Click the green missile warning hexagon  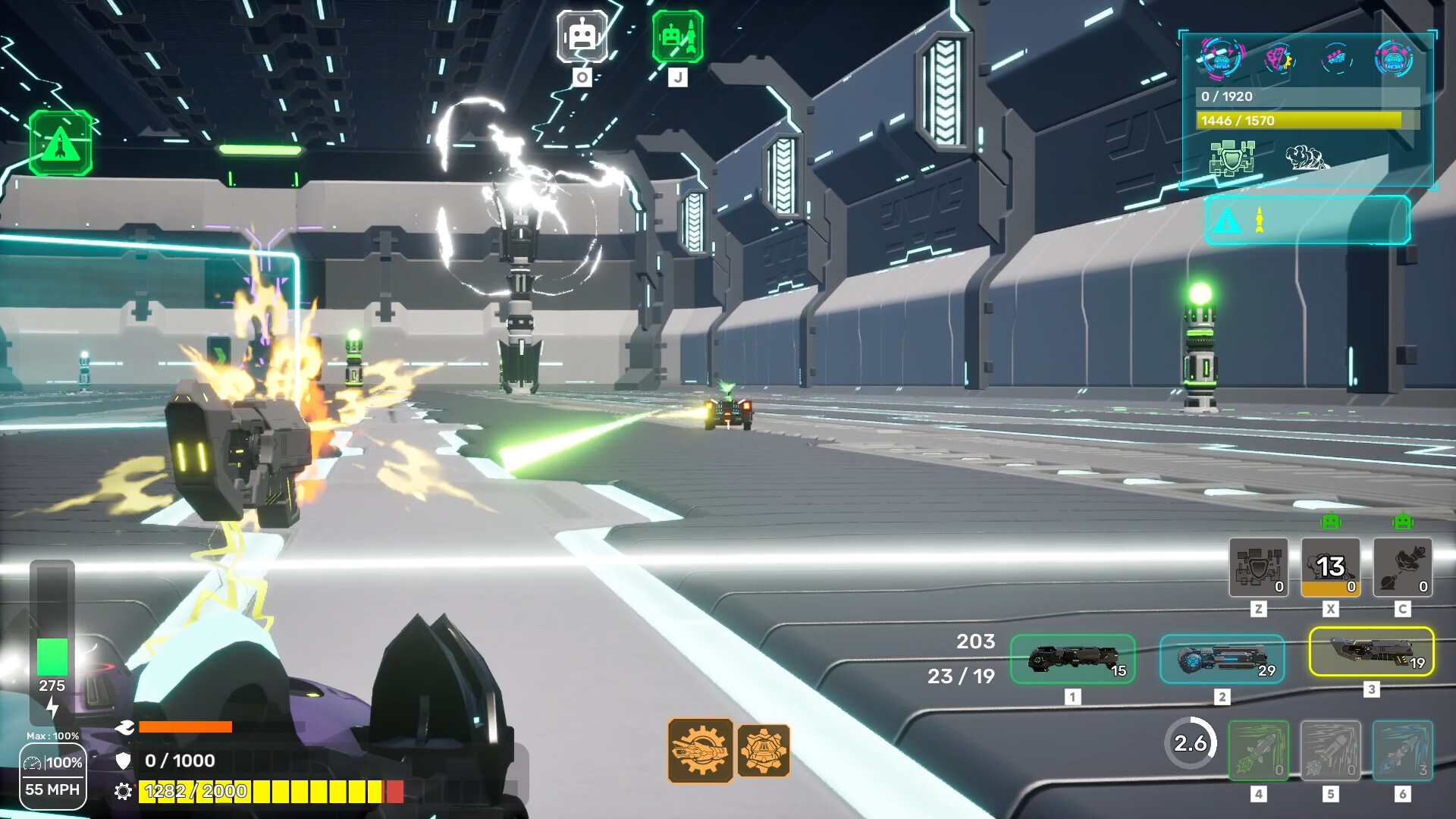point(61,143)
